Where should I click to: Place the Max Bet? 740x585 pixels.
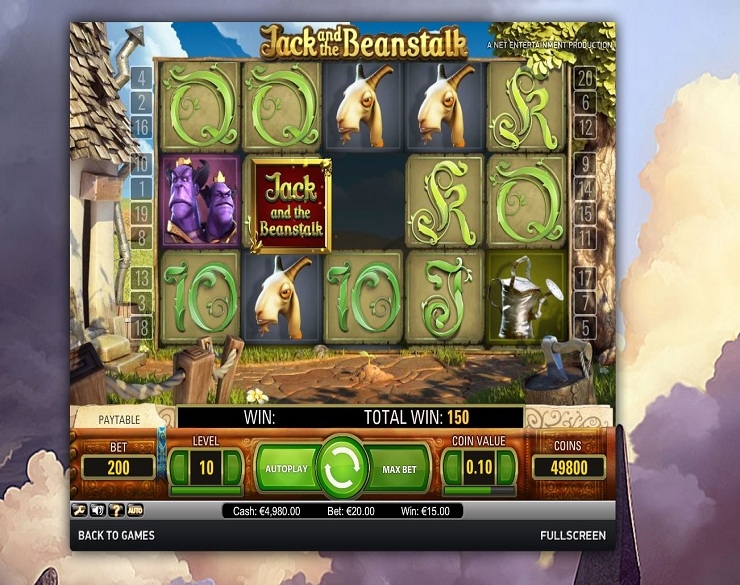point(400,468)
